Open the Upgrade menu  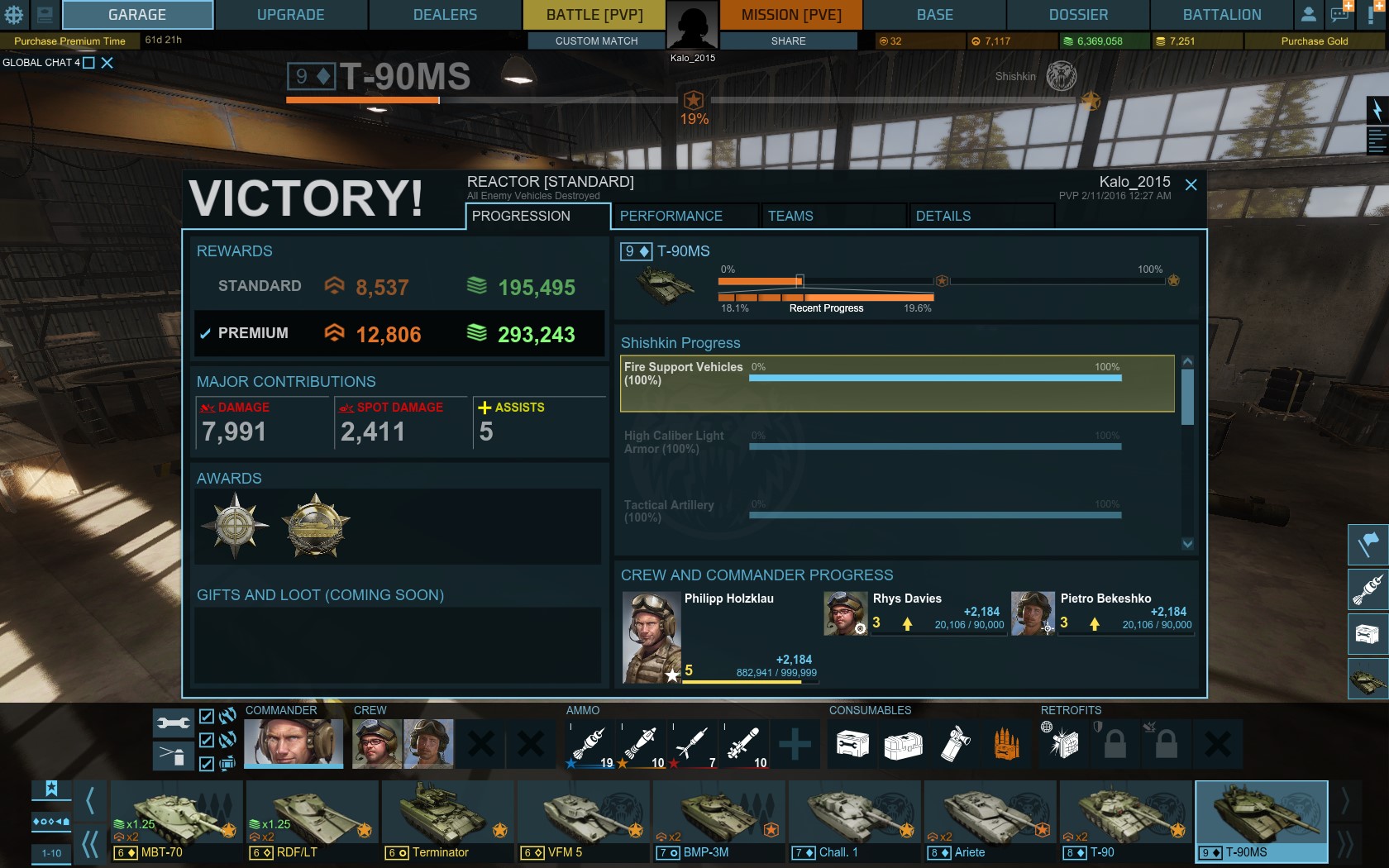(290, 15)
